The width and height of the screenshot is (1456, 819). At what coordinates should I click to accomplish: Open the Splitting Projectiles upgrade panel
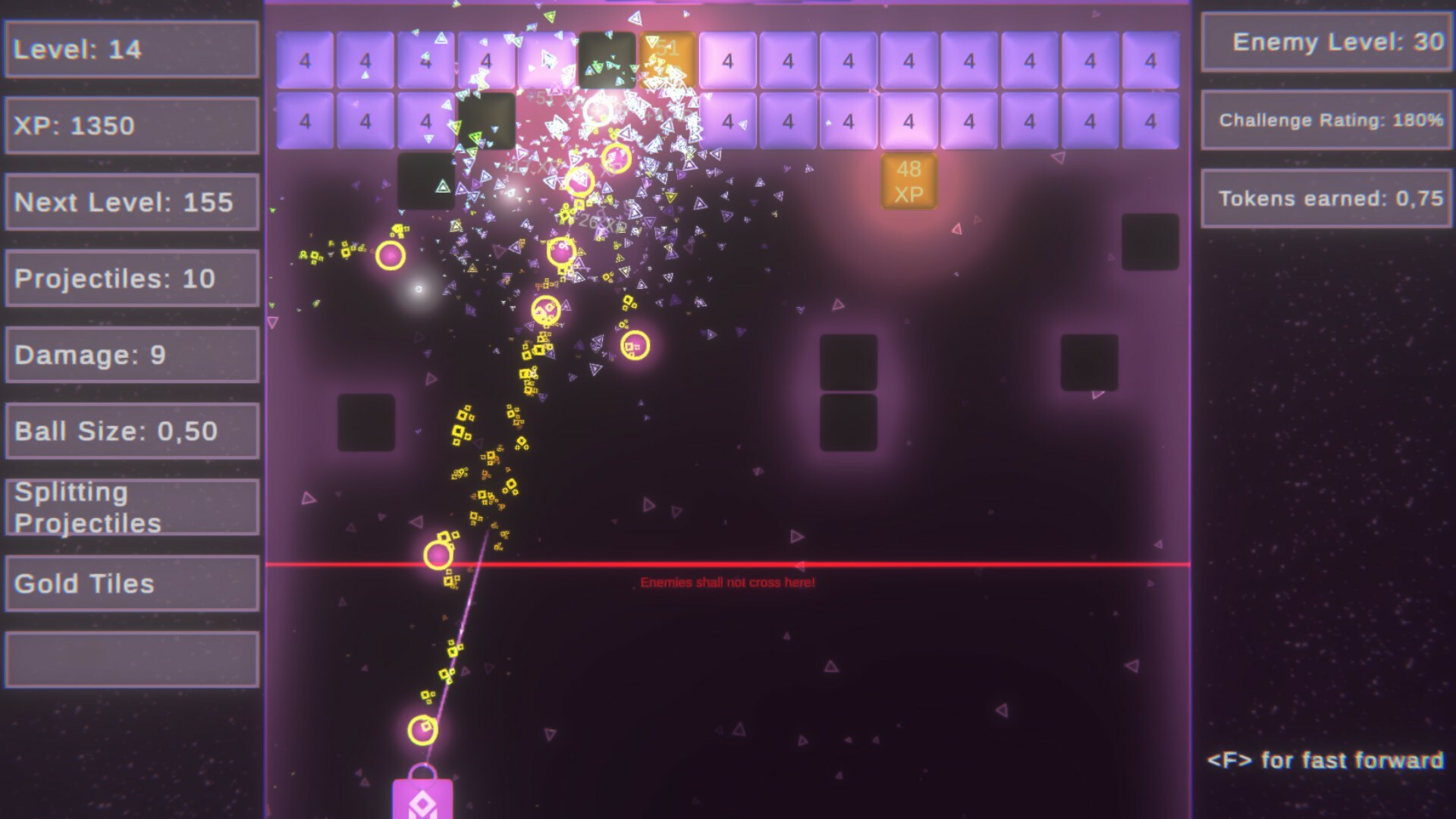(131, 507)
